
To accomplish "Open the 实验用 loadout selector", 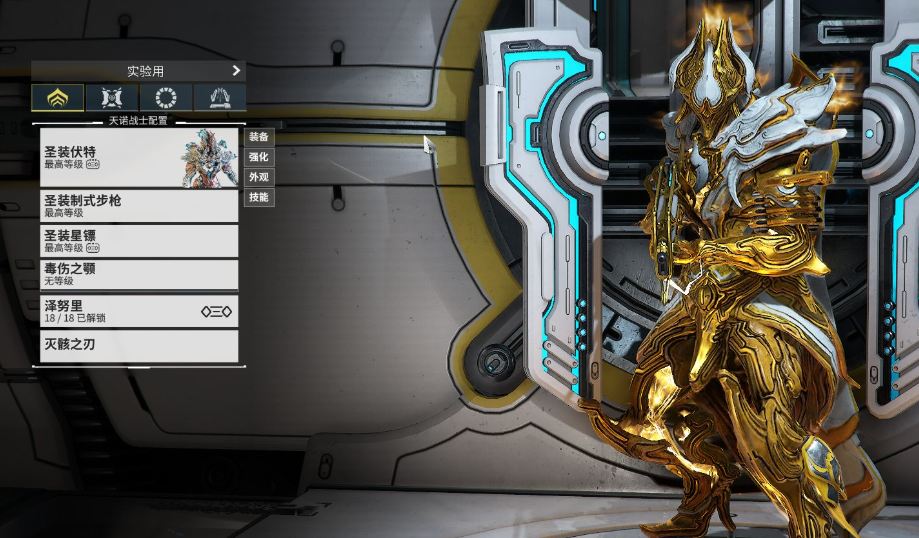I will (138, 71).
